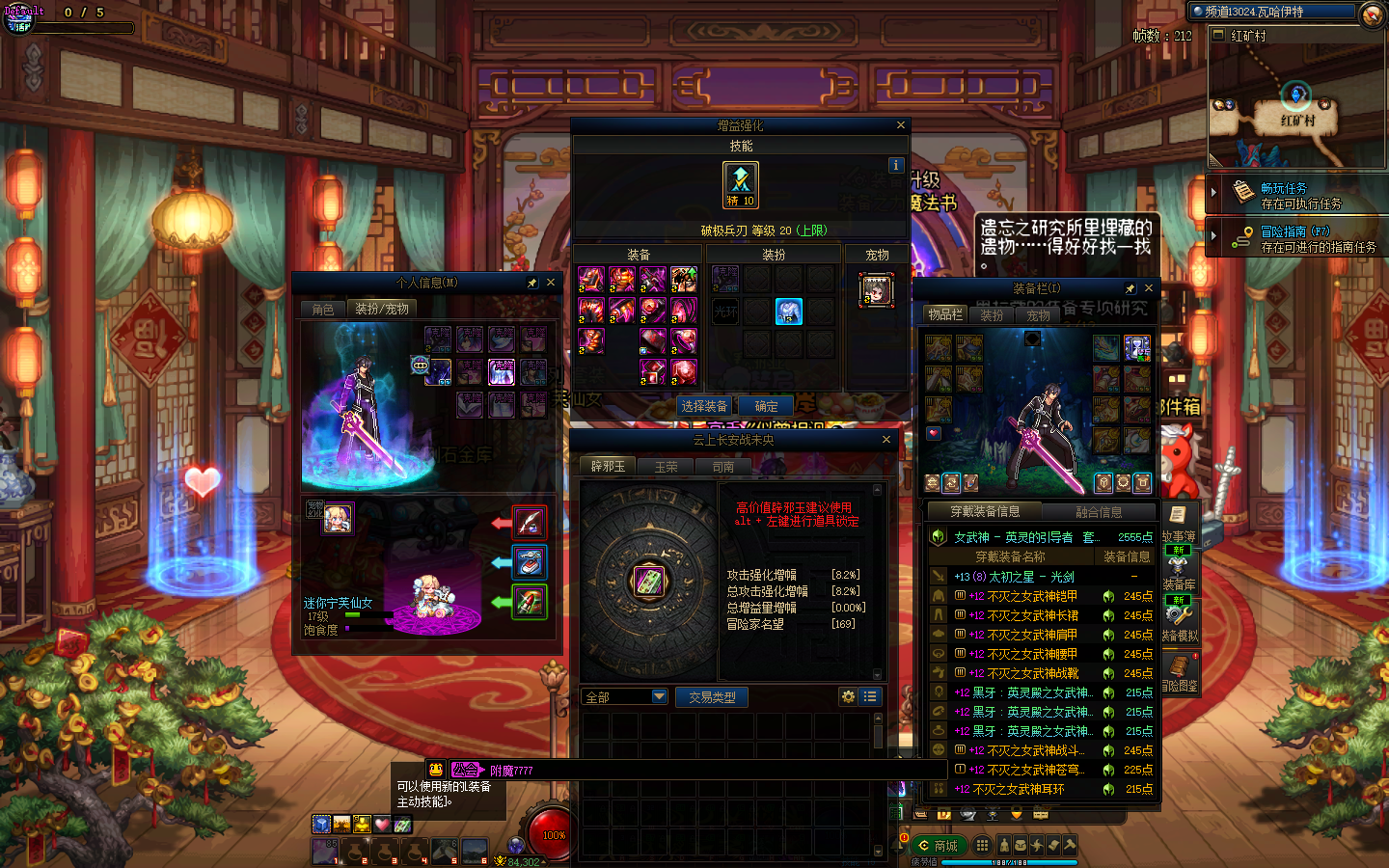Open the info icon in the skill panel
1389x868 pixels.
point(895,165)
